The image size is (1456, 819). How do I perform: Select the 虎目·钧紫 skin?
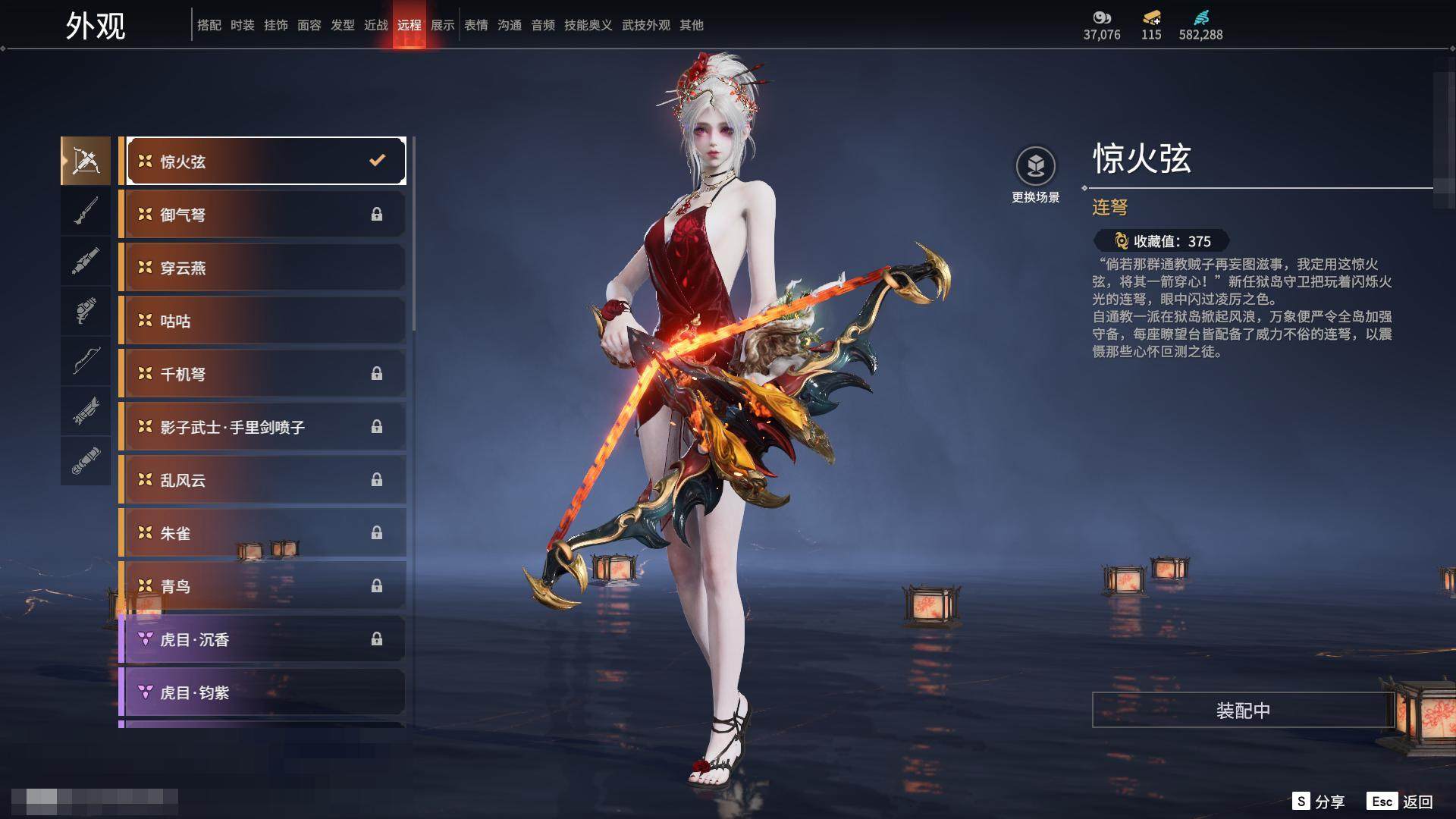coord(262,692)
